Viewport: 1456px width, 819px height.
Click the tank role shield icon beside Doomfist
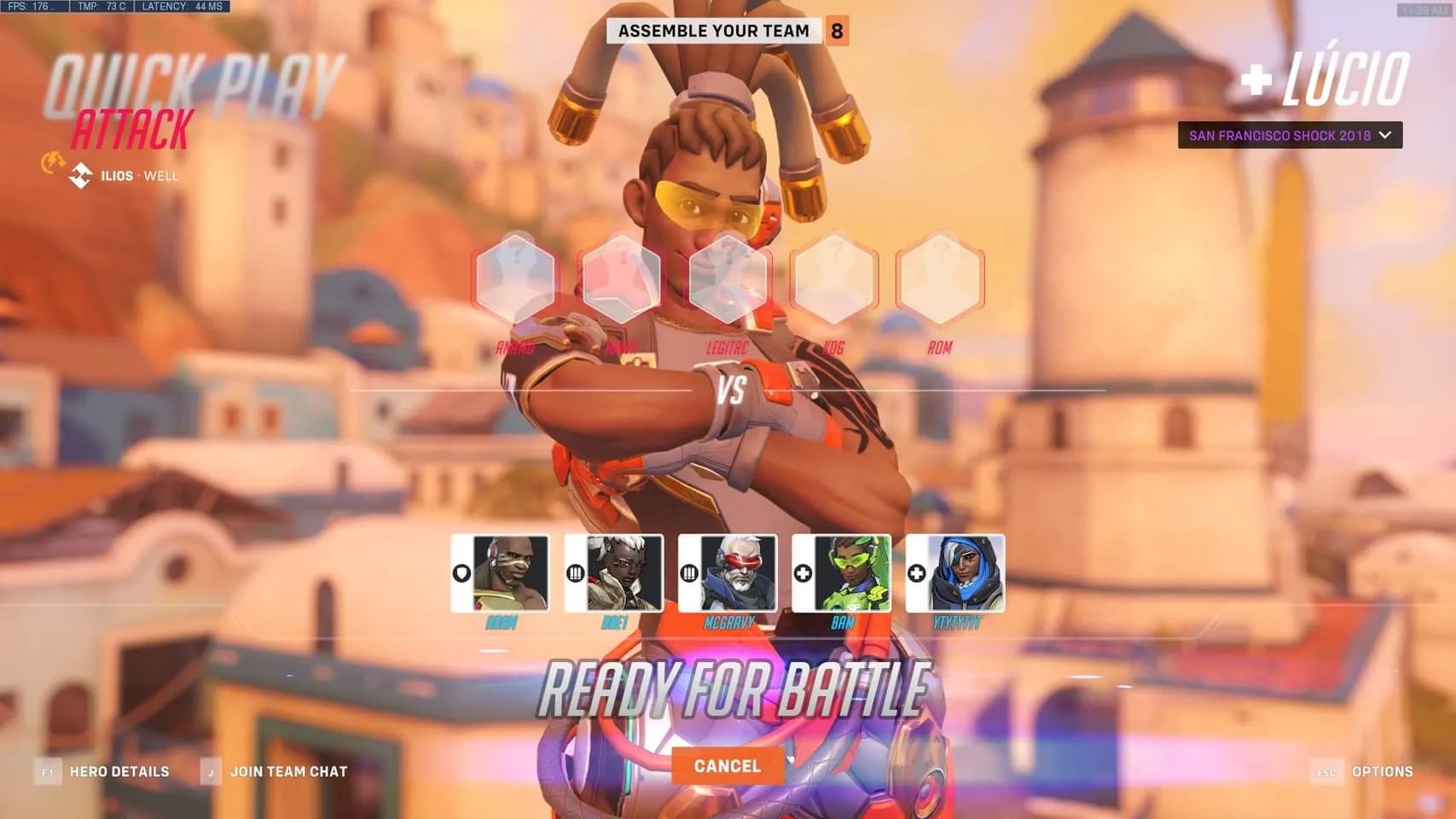(461, 573)
